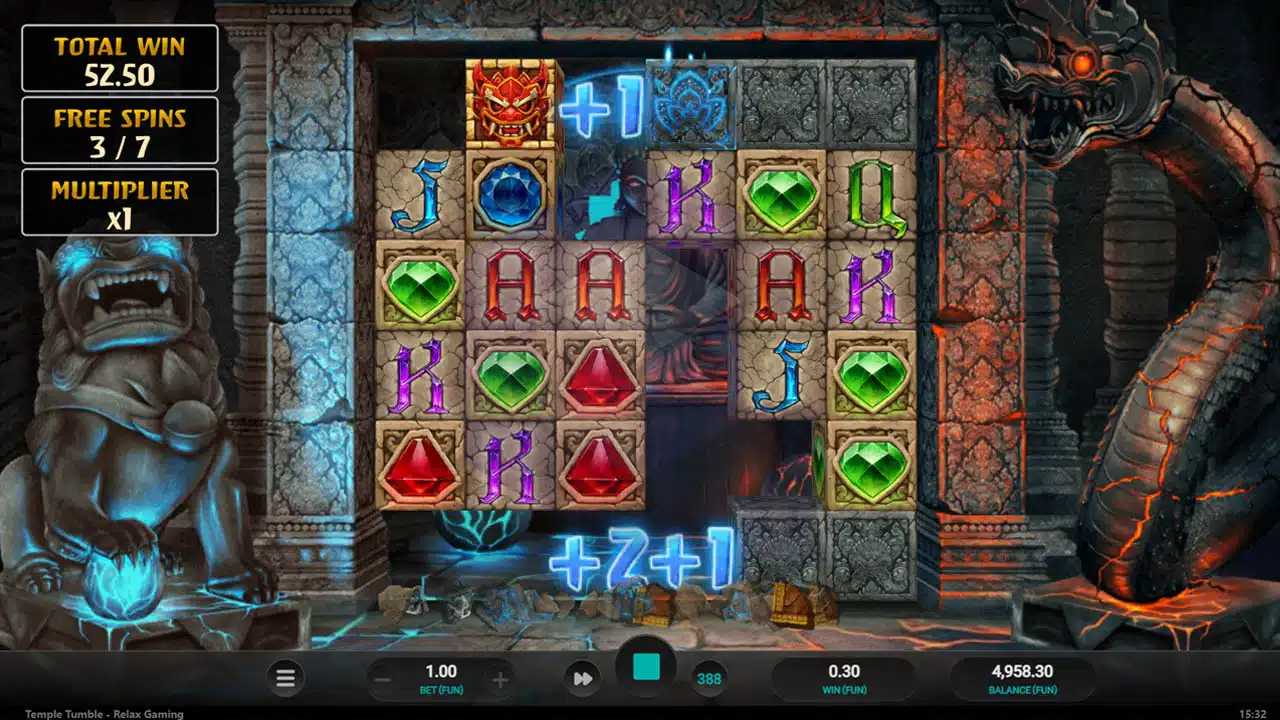Toggle autoplay via the 388 spins counter
Screen dimensions: 1280x720
[x=709, y=678]
